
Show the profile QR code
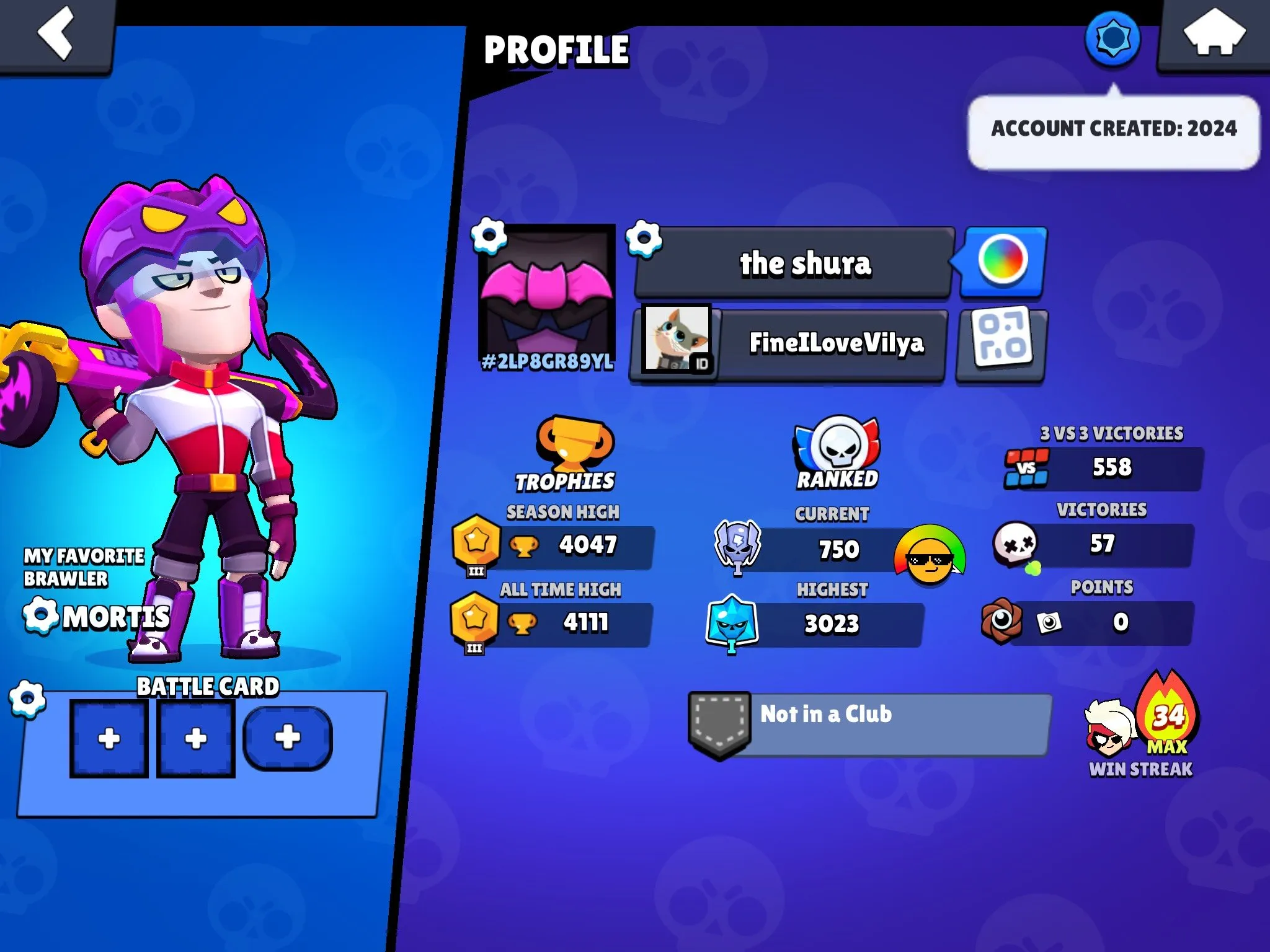tap(1001, 343)
